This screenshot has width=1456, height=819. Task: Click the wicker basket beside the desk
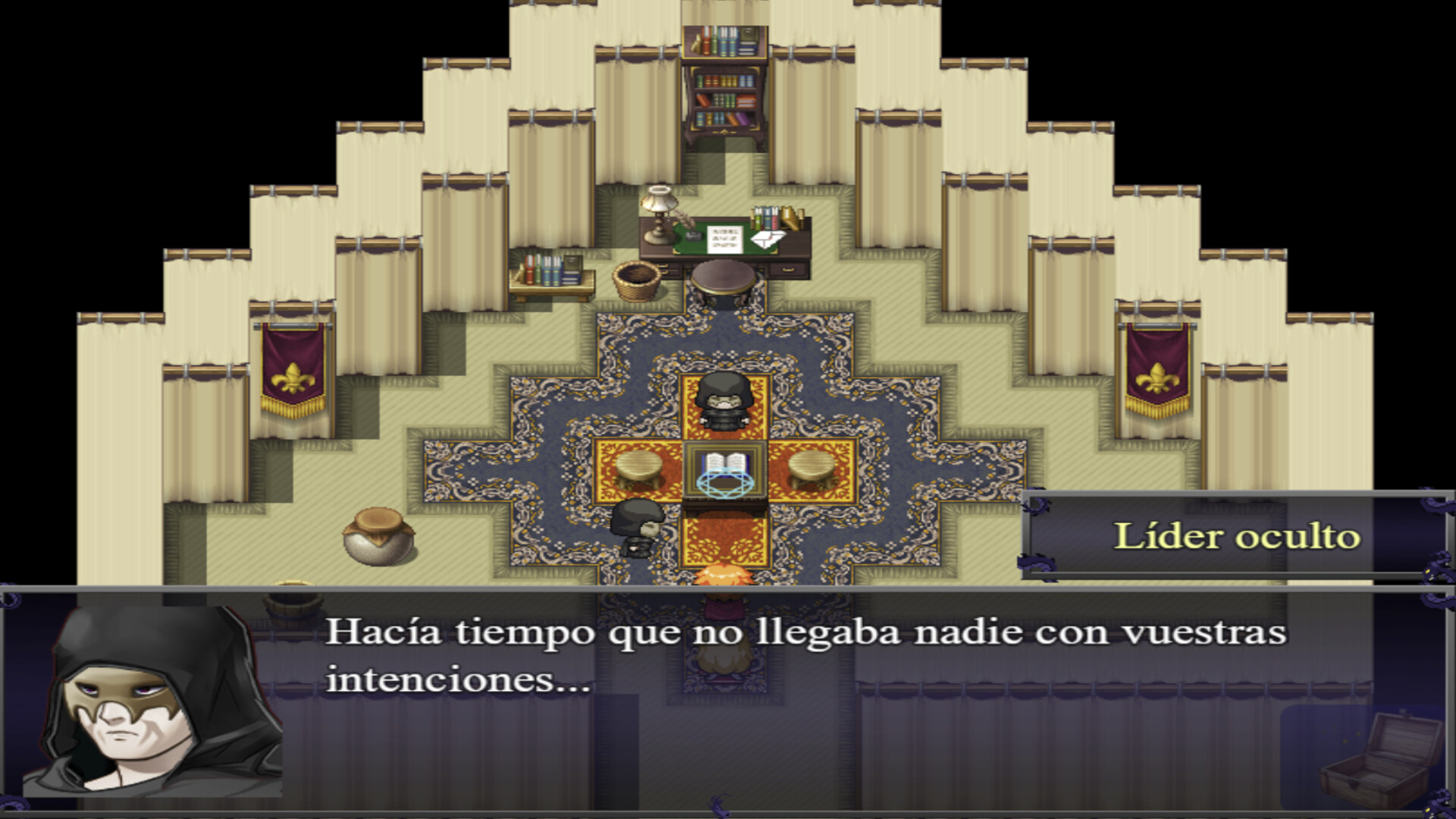coord(637,279)
